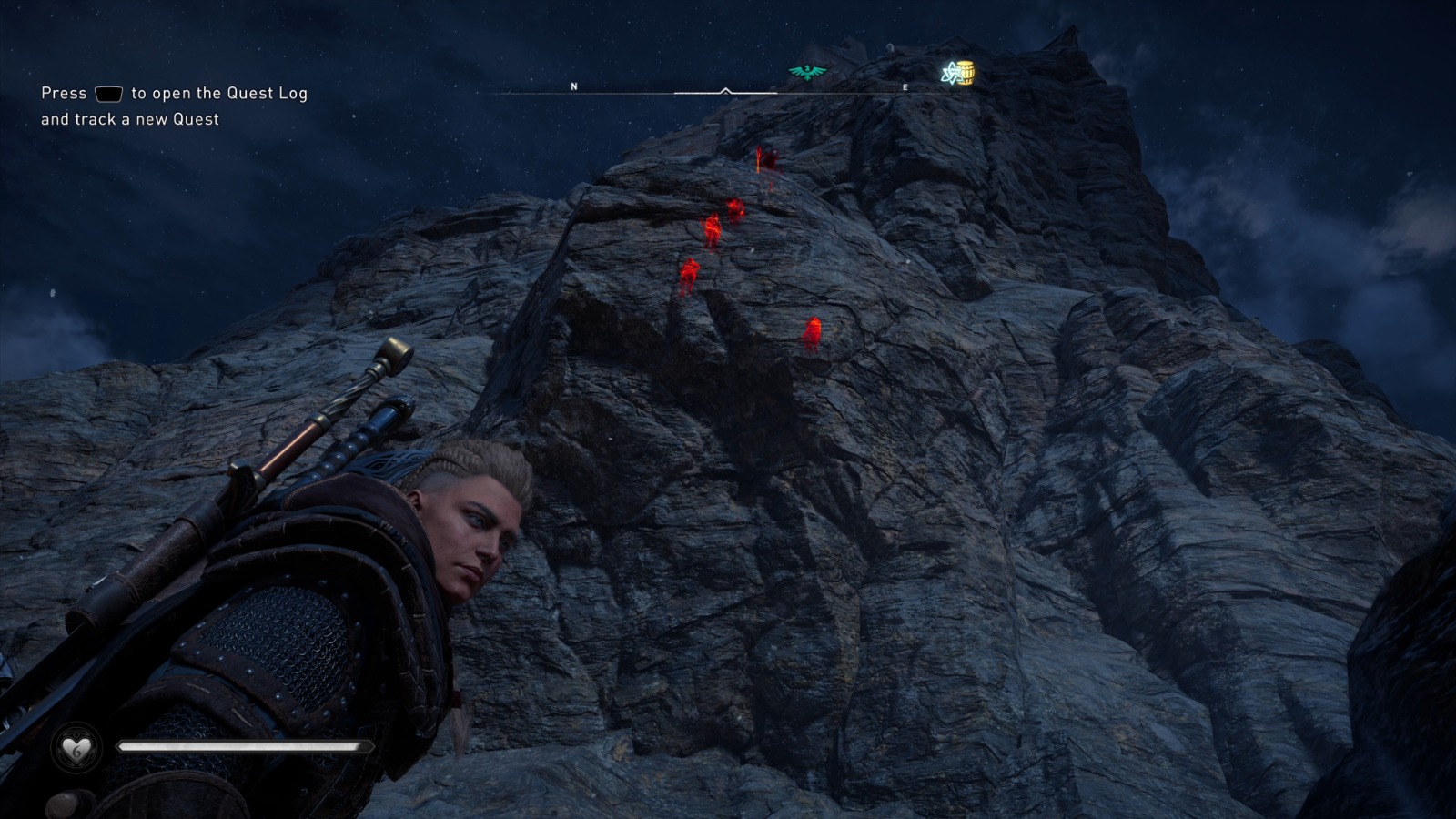The image size is (1456, 819).
Task: Expand the compass heading chevron marker
Action: pos(725,89)
